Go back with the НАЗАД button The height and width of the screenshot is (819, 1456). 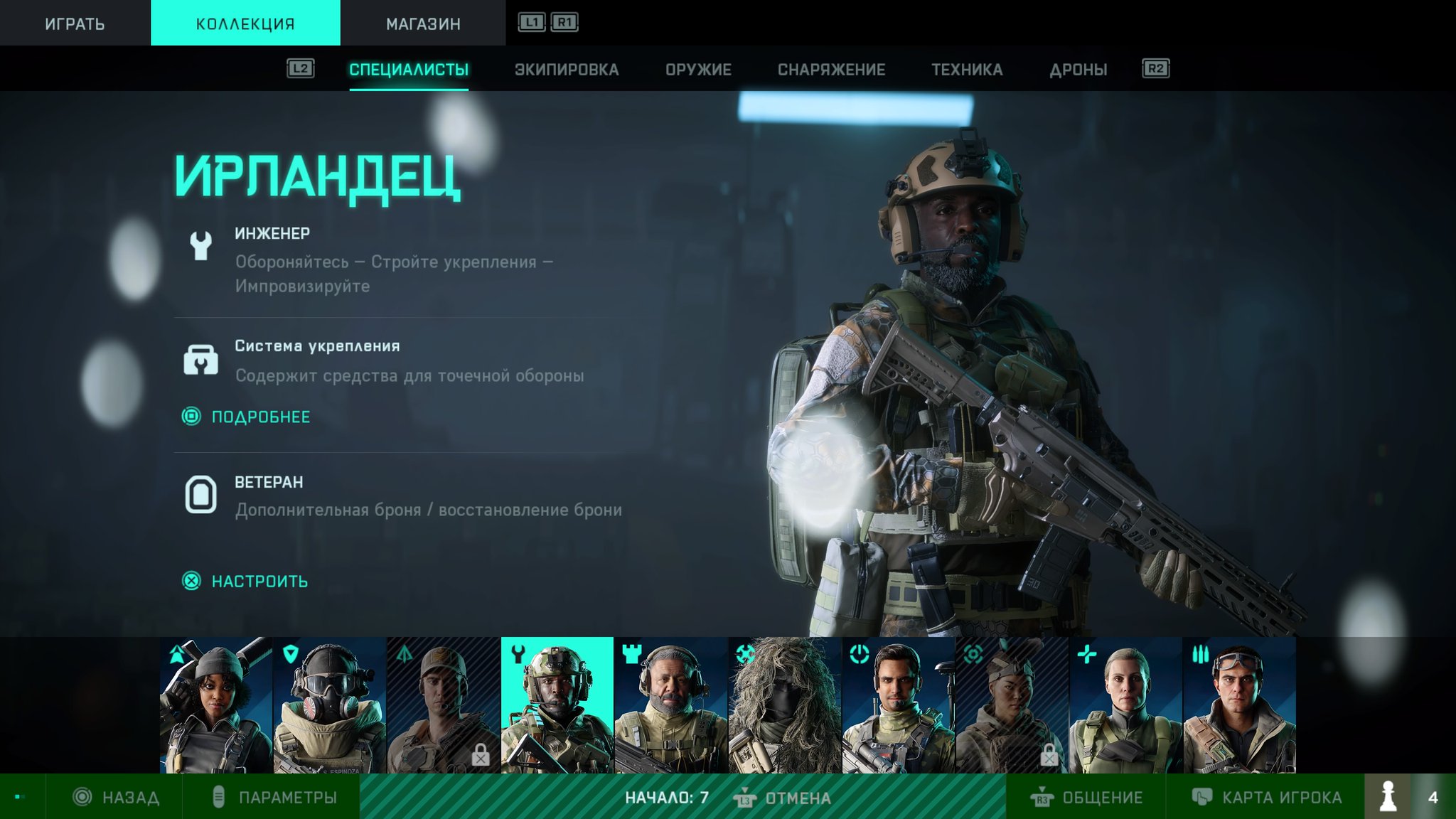pyautogui.click(x=117, y=798)
